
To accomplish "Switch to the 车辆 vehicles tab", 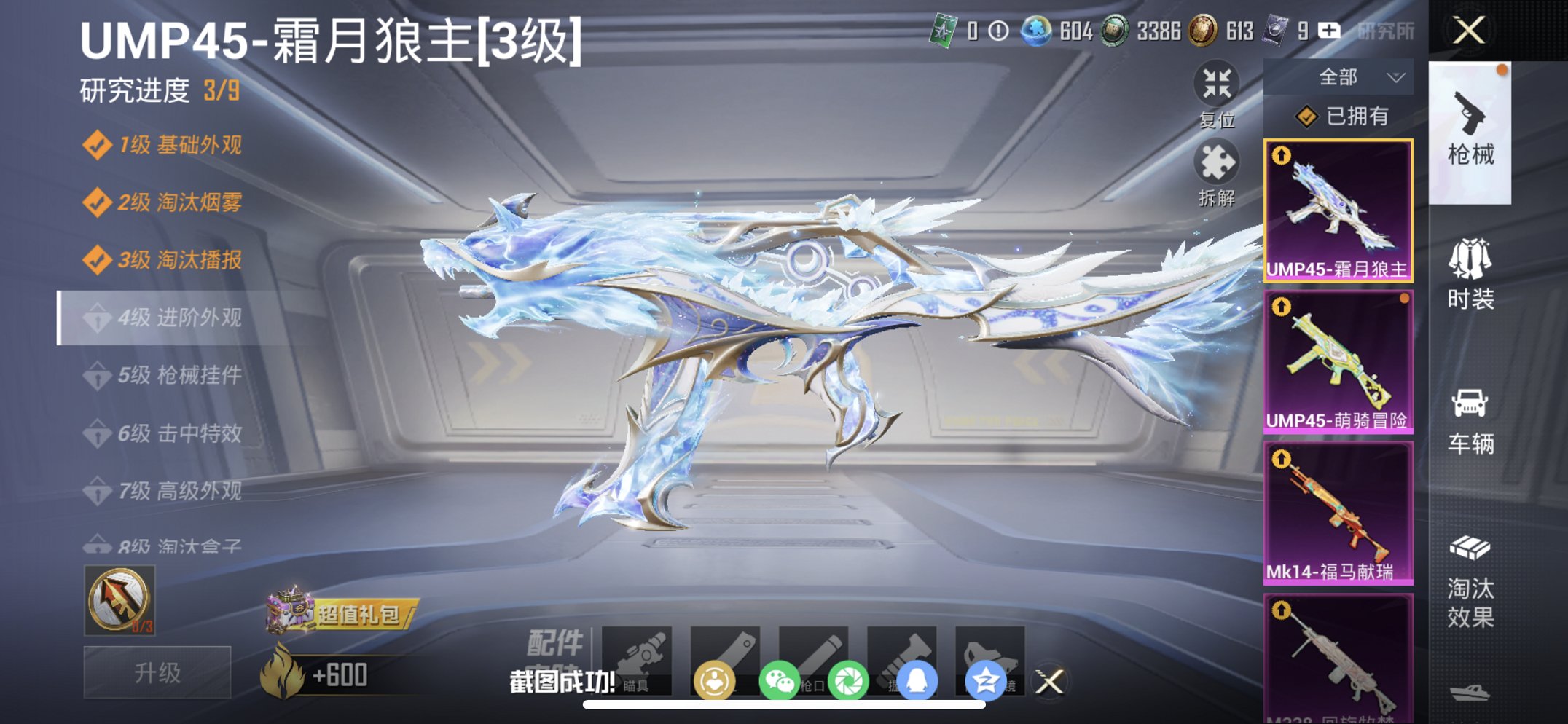I will pos(1470,422).
